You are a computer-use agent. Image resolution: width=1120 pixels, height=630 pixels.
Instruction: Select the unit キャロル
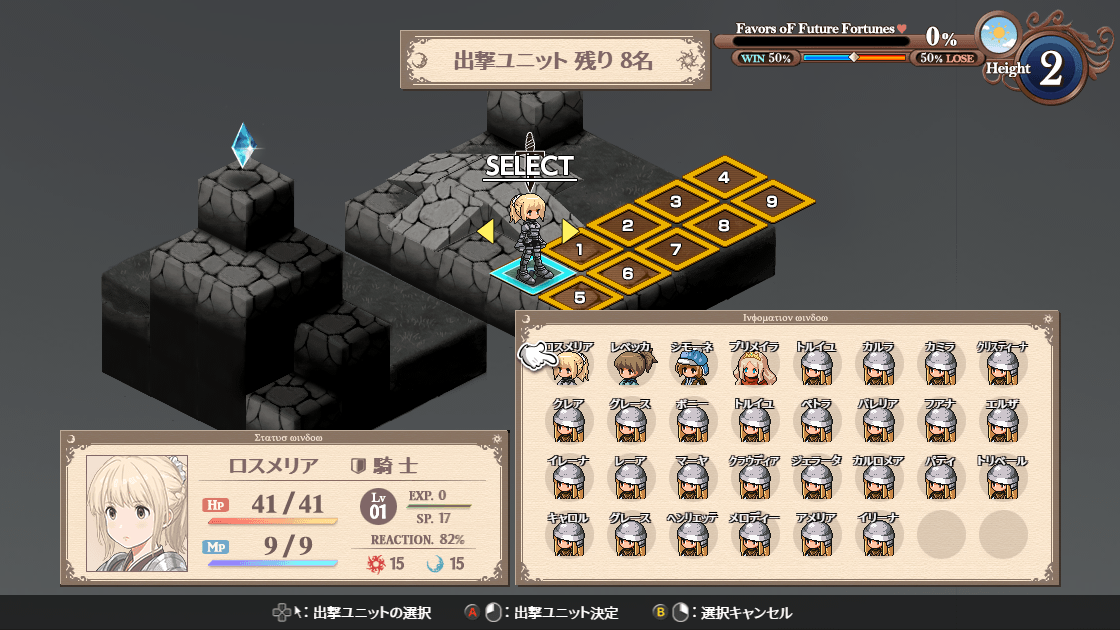pyautogui.click(x=570, y=536)
